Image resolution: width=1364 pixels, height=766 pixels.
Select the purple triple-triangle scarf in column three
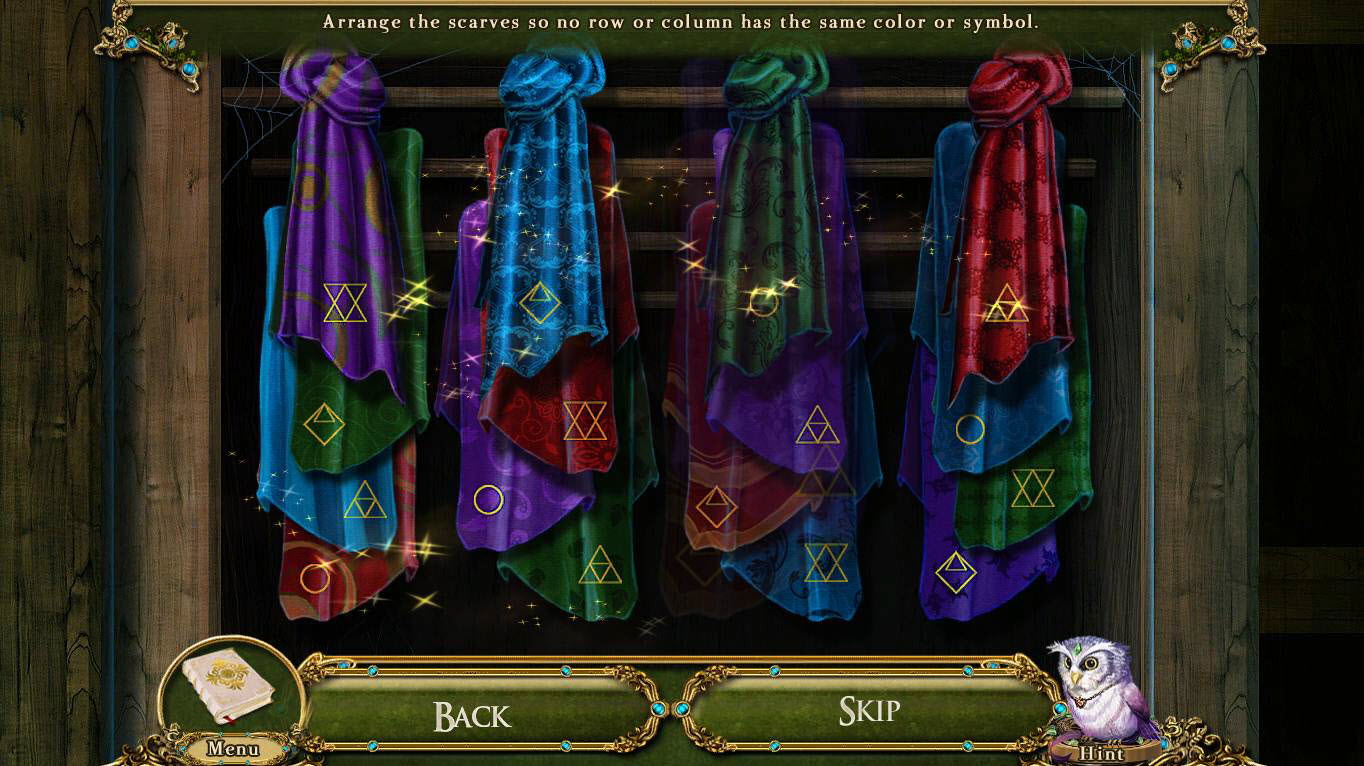click(x=818, y=424)
